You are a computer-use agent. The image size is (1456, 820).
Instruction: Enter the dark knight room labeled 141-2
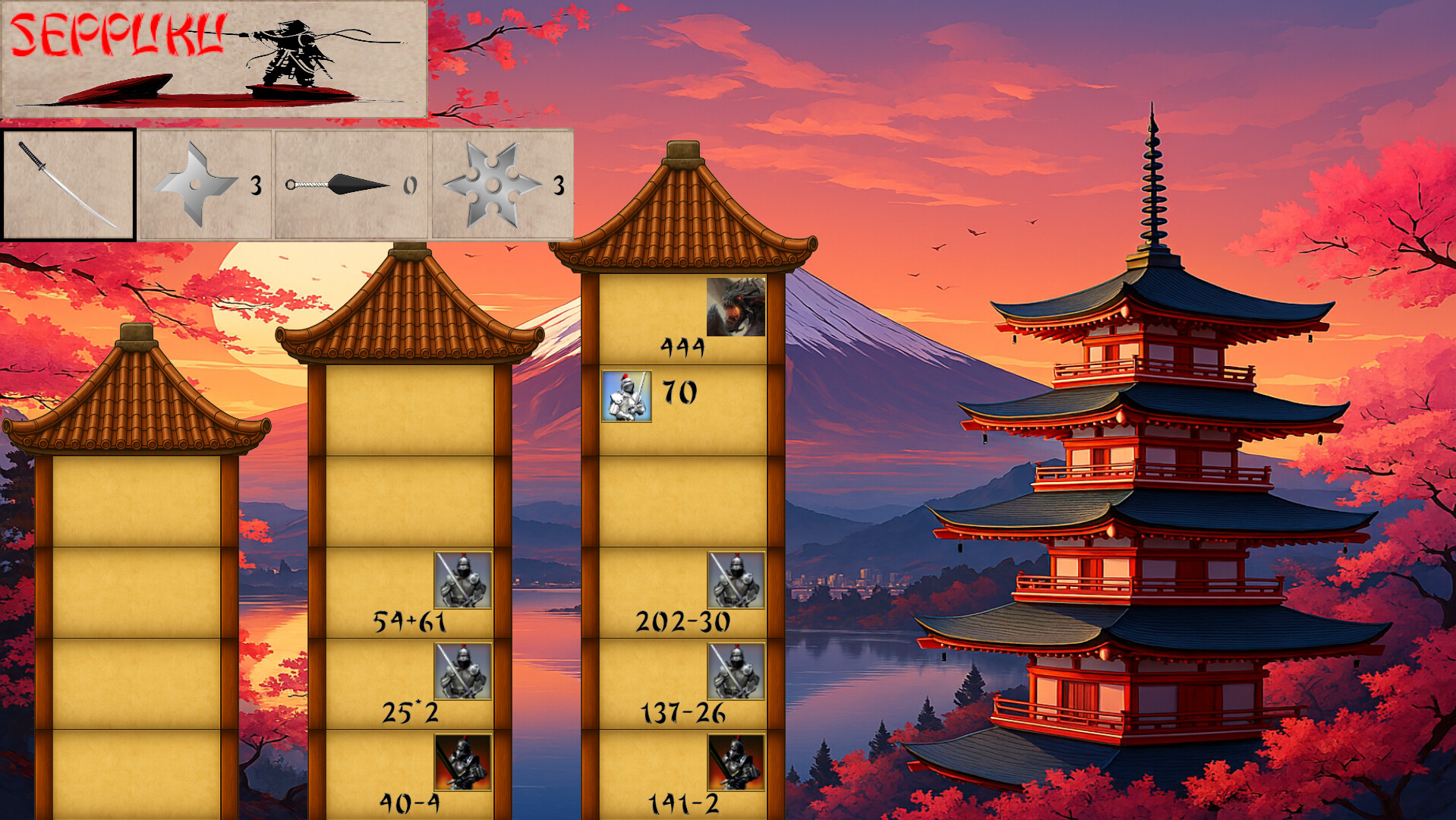[683, 774]
